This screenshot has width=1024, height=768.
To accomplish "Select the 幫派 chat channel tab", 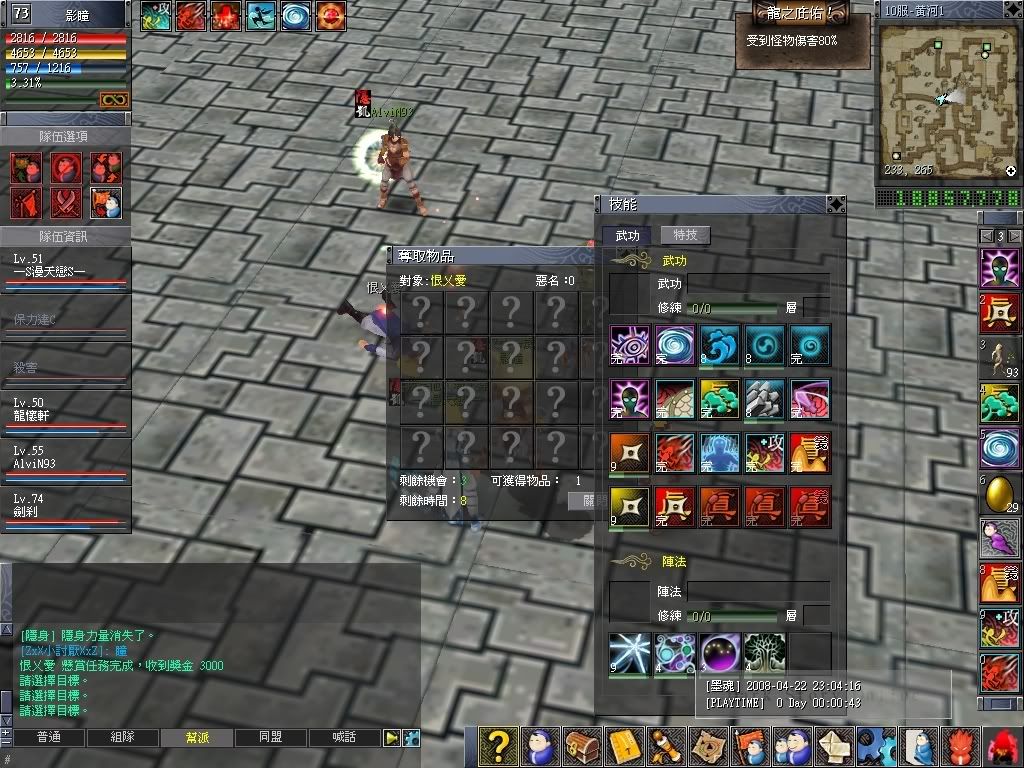I will point(197,737).
